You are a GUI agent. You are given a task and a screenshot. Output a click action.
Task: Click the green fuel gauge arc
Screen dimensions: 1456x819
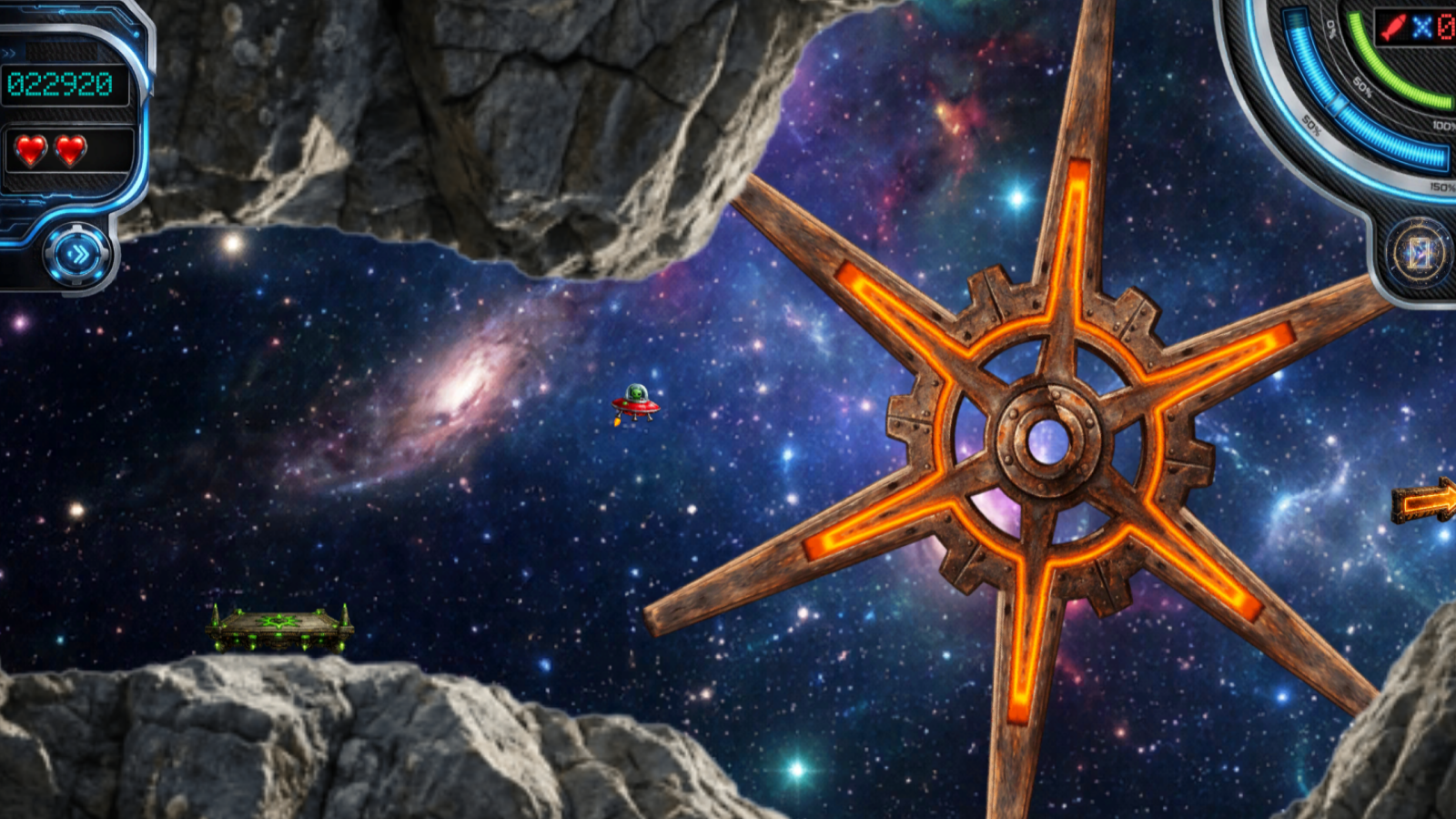[x=1377, y=64]
